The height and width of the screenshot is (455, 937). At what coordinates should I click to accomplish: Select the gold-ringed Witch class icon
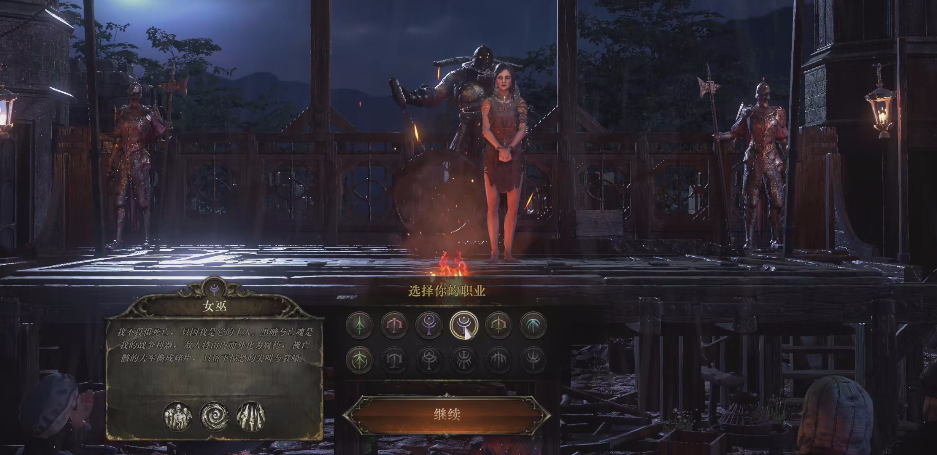pyautogui.click(x=463, y=325)
